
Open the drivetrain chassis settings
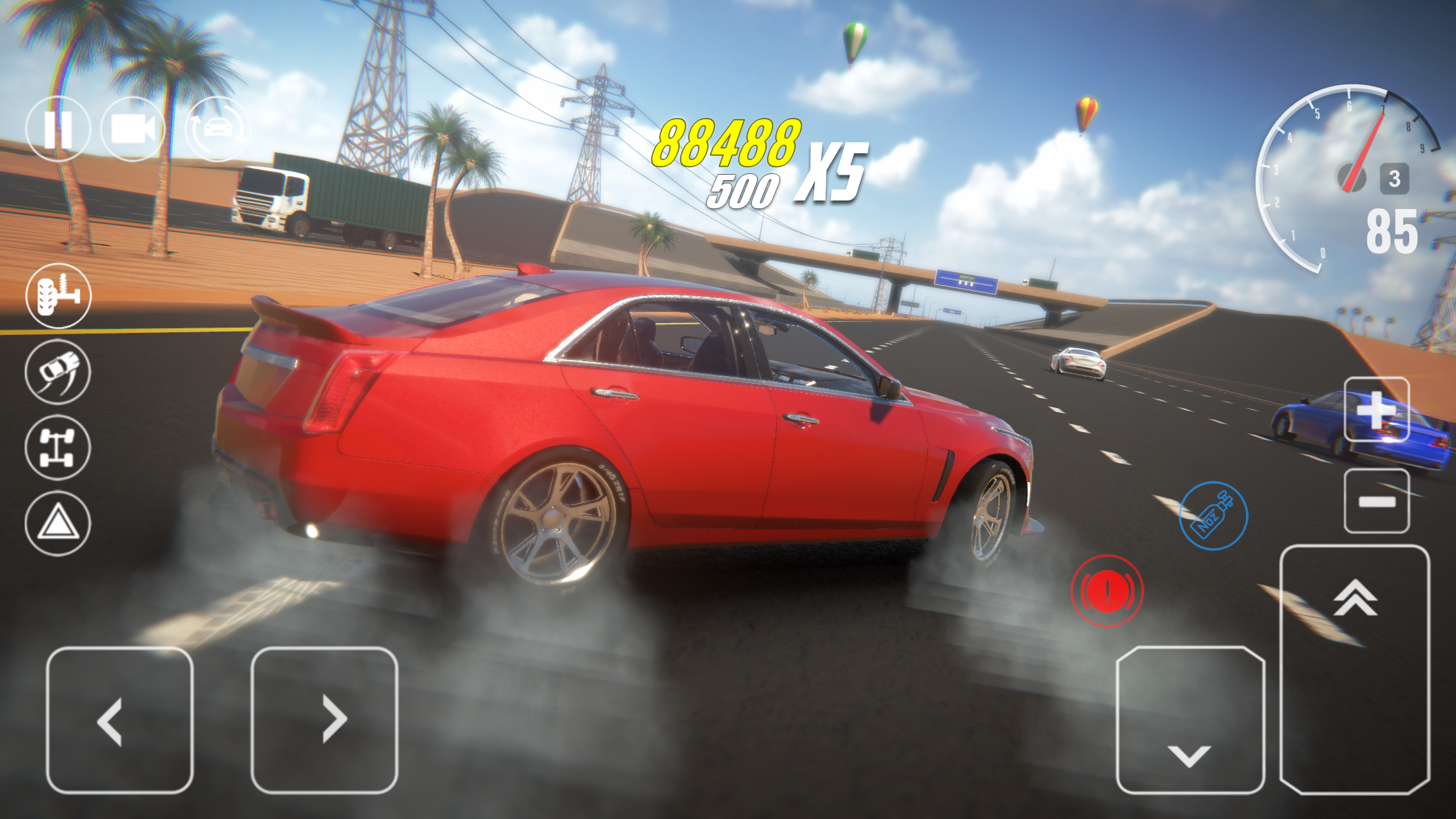coord(58,447)
